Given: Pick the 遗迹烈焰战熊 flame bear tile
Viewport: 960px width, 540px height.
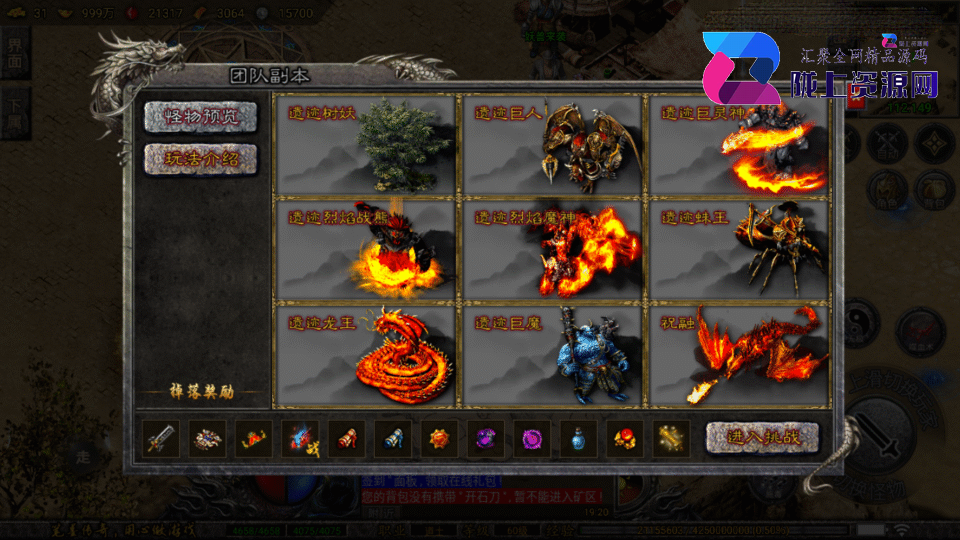Looking at the screenshot, I should tap(364, 249).
